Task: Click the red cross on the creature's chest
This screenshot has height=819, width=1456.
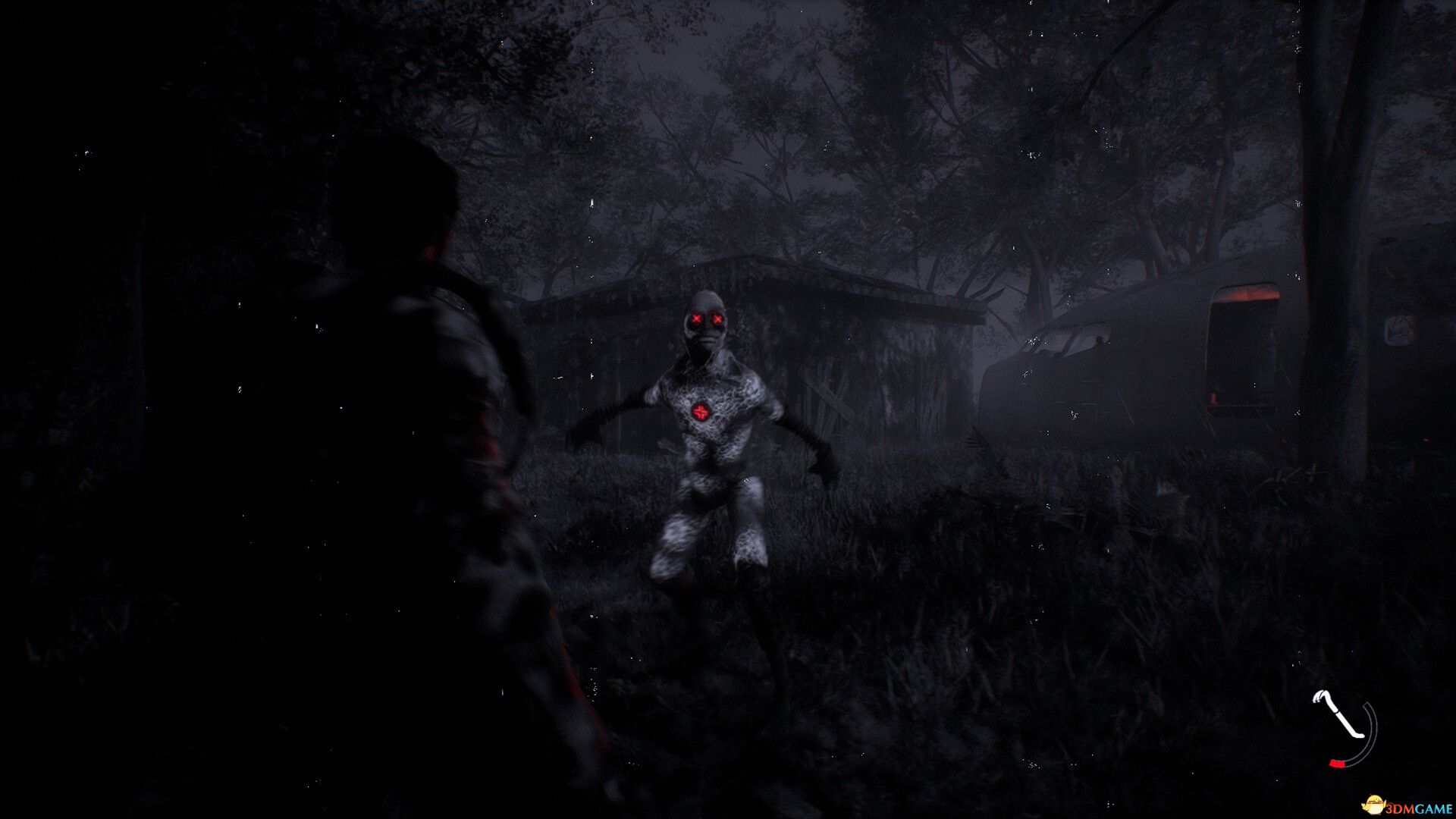Action: point(701,410)
